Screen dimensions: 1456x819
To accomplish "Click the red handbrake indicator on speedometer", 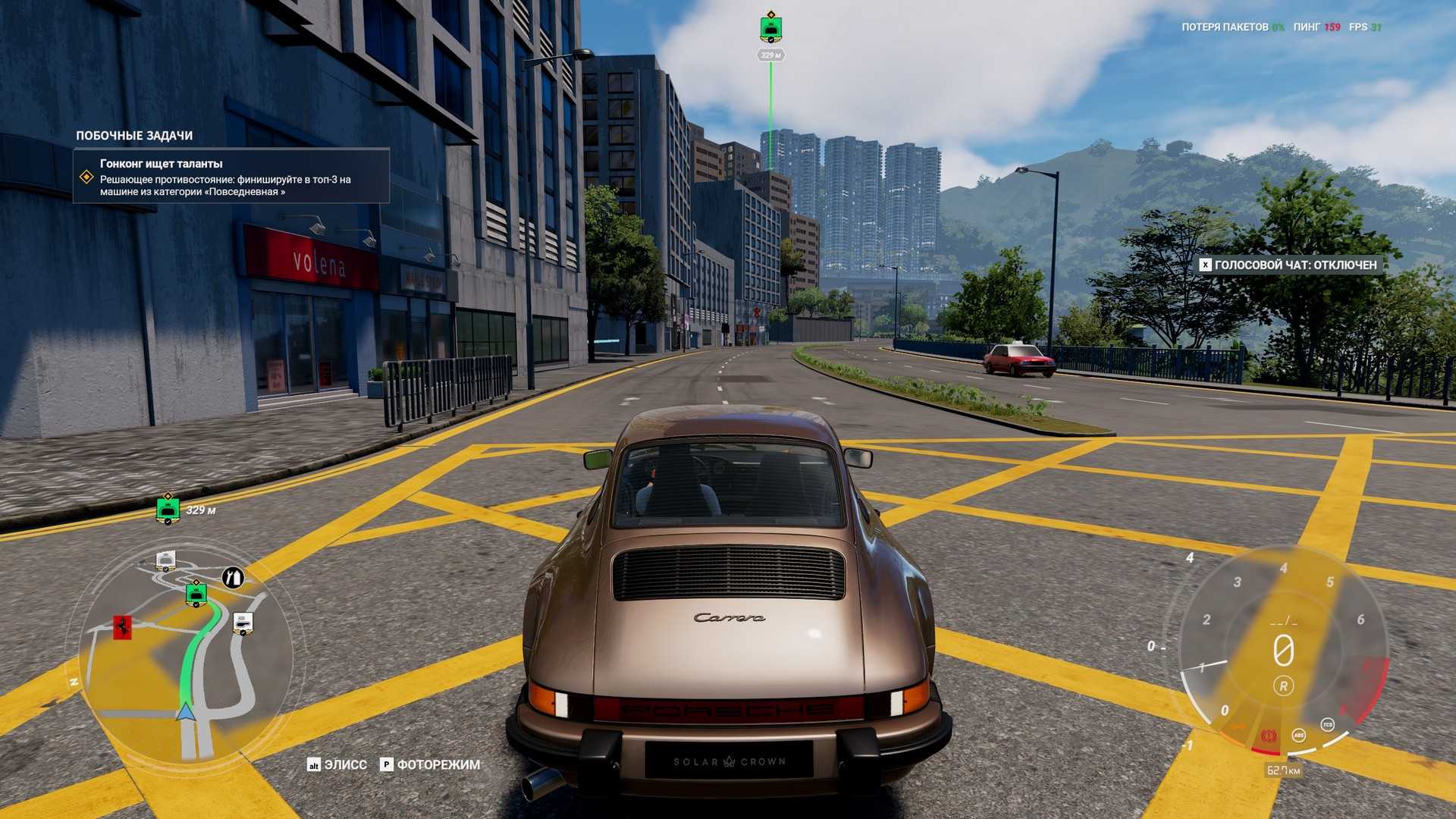I will (1267, 736).
